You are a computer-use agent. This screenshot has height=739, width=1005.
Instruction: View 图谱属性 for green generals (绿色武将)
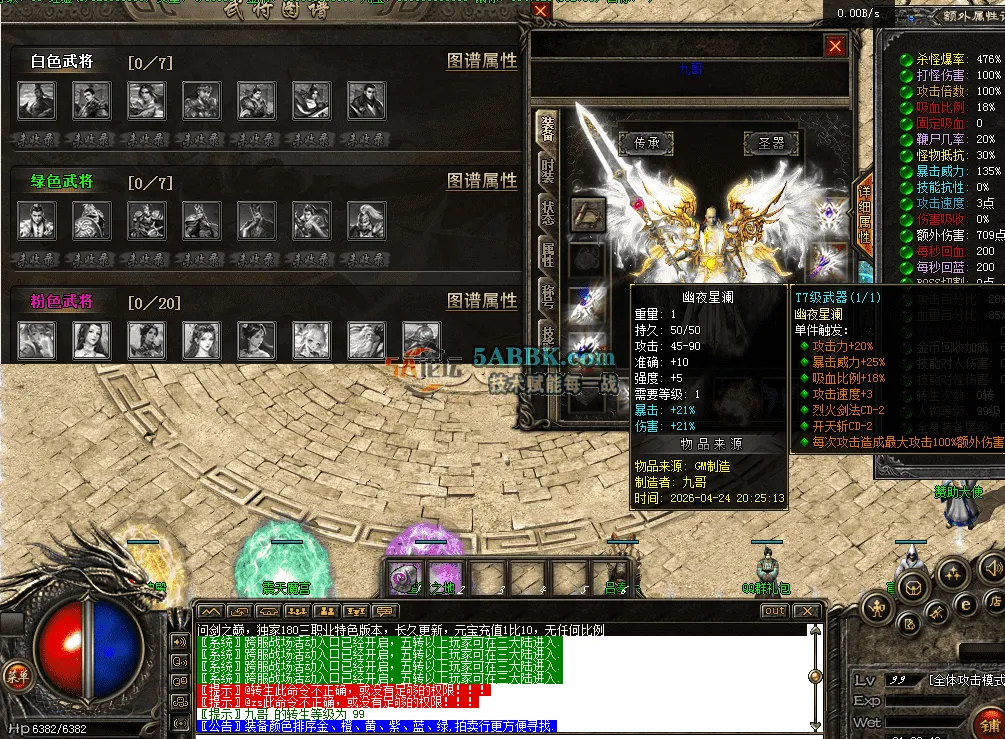click(x=481, y=181)
